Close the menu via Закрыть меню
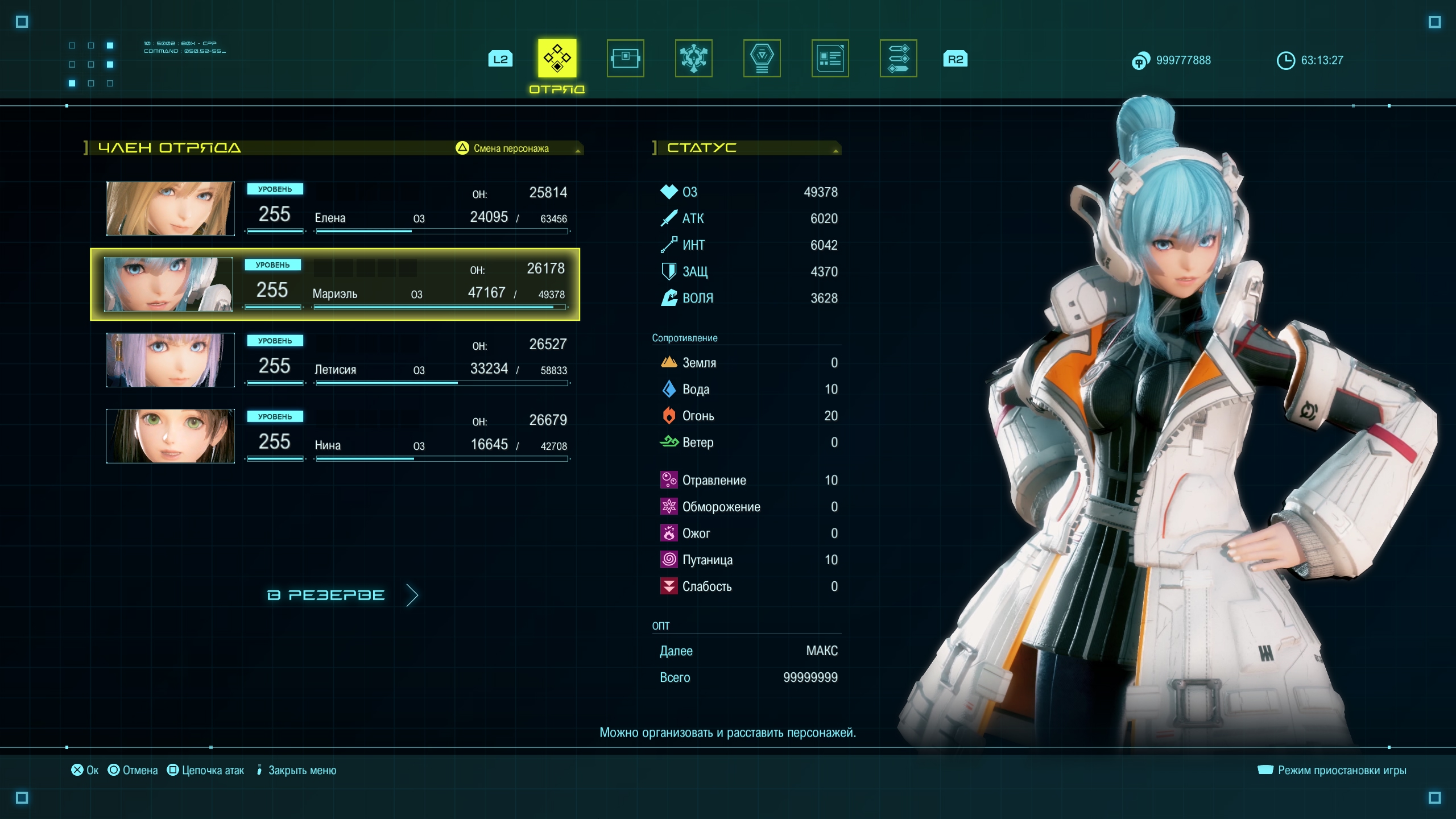Screen dimensions: 1456x819 pyautogui.click(x=296, y=770)
